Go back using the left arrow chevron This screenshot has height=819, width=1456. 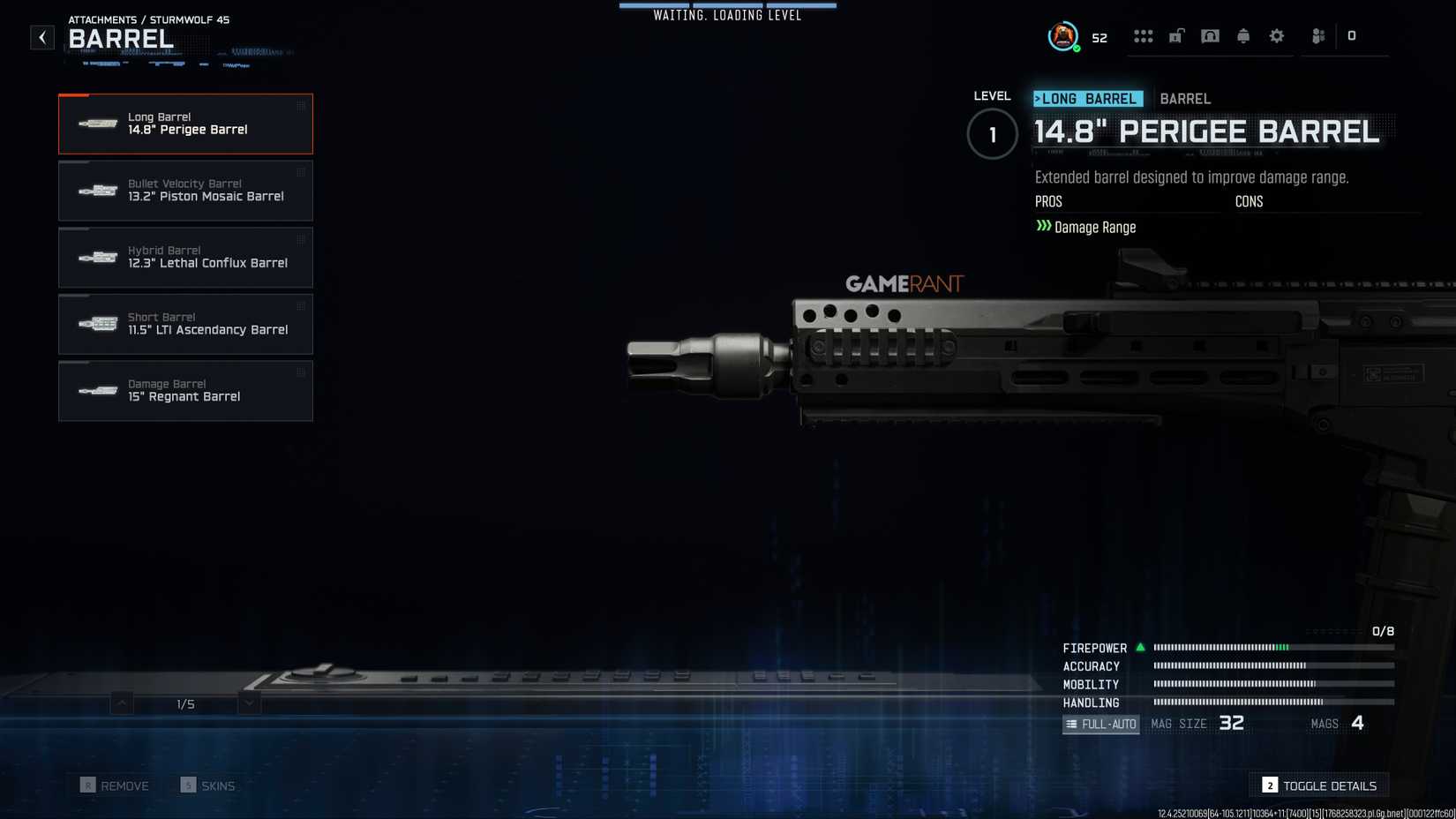[41, 37]
